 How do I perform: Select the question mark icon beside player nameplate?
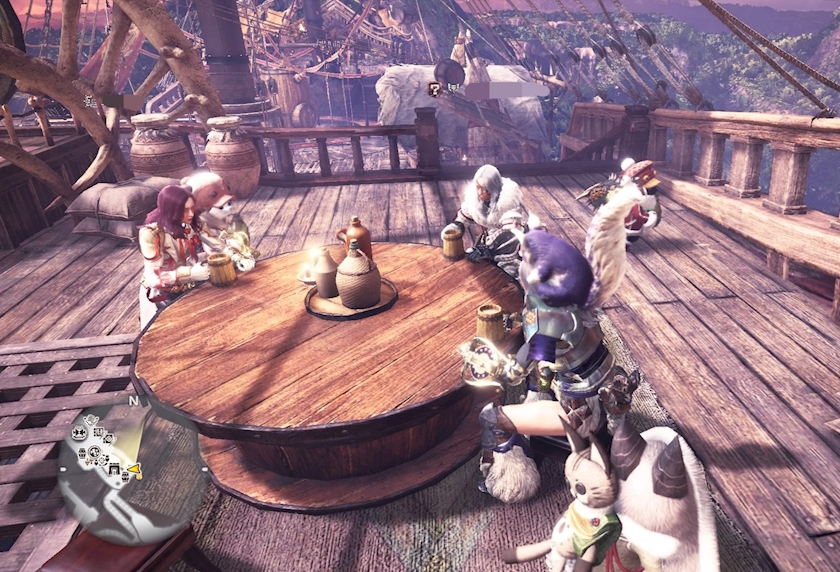435,89
